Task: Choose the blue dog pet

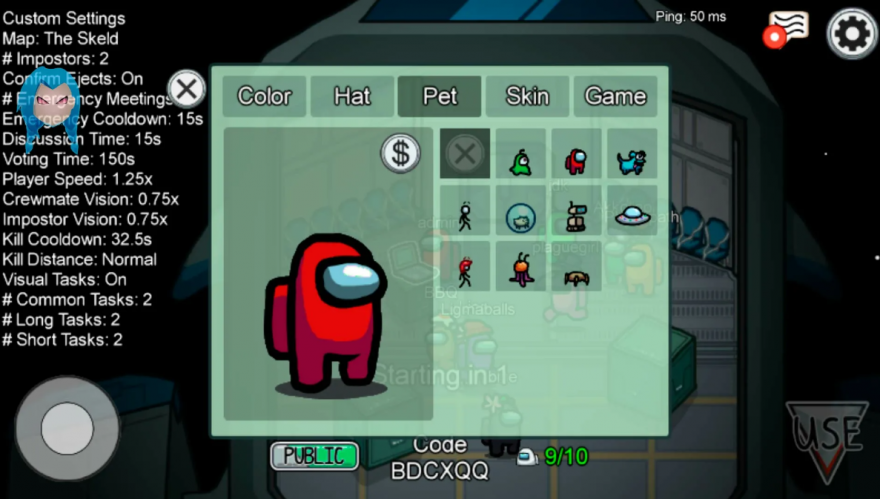Action: [631, 159]
